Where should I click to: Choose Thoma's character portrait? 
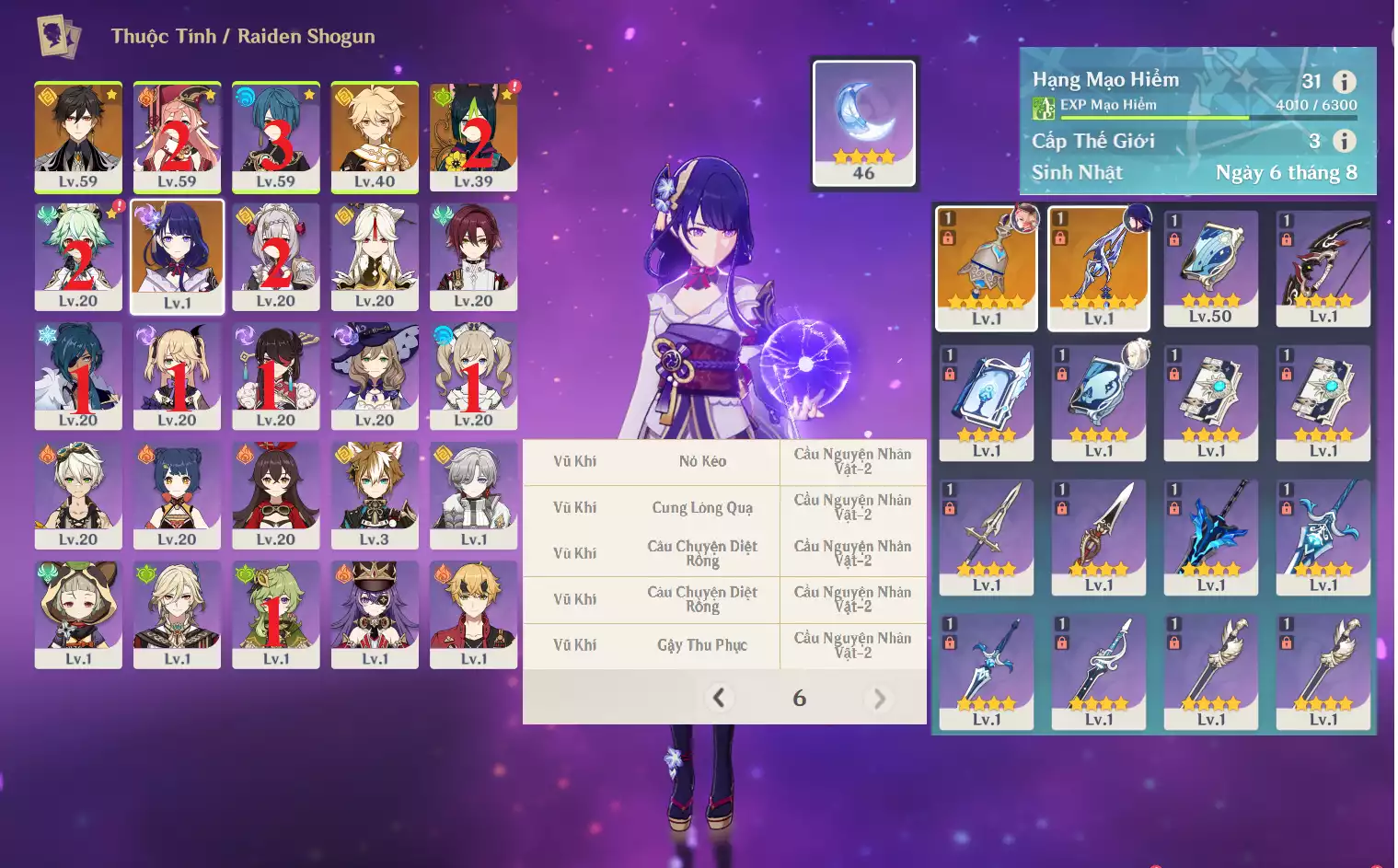pos(473,614)
